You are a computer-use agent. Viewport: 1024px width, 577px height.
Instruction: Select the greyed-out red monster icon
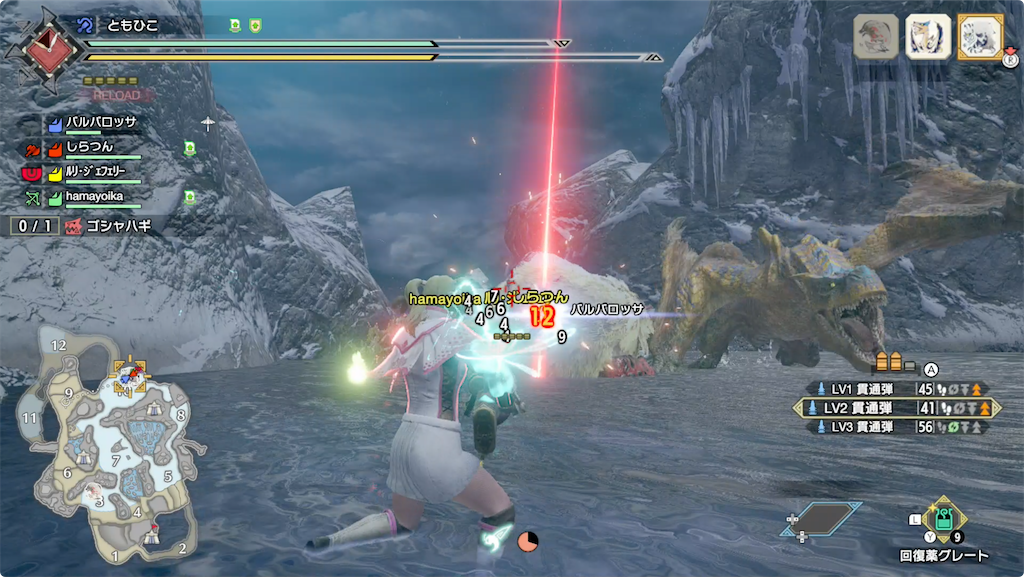pos(876,37)
